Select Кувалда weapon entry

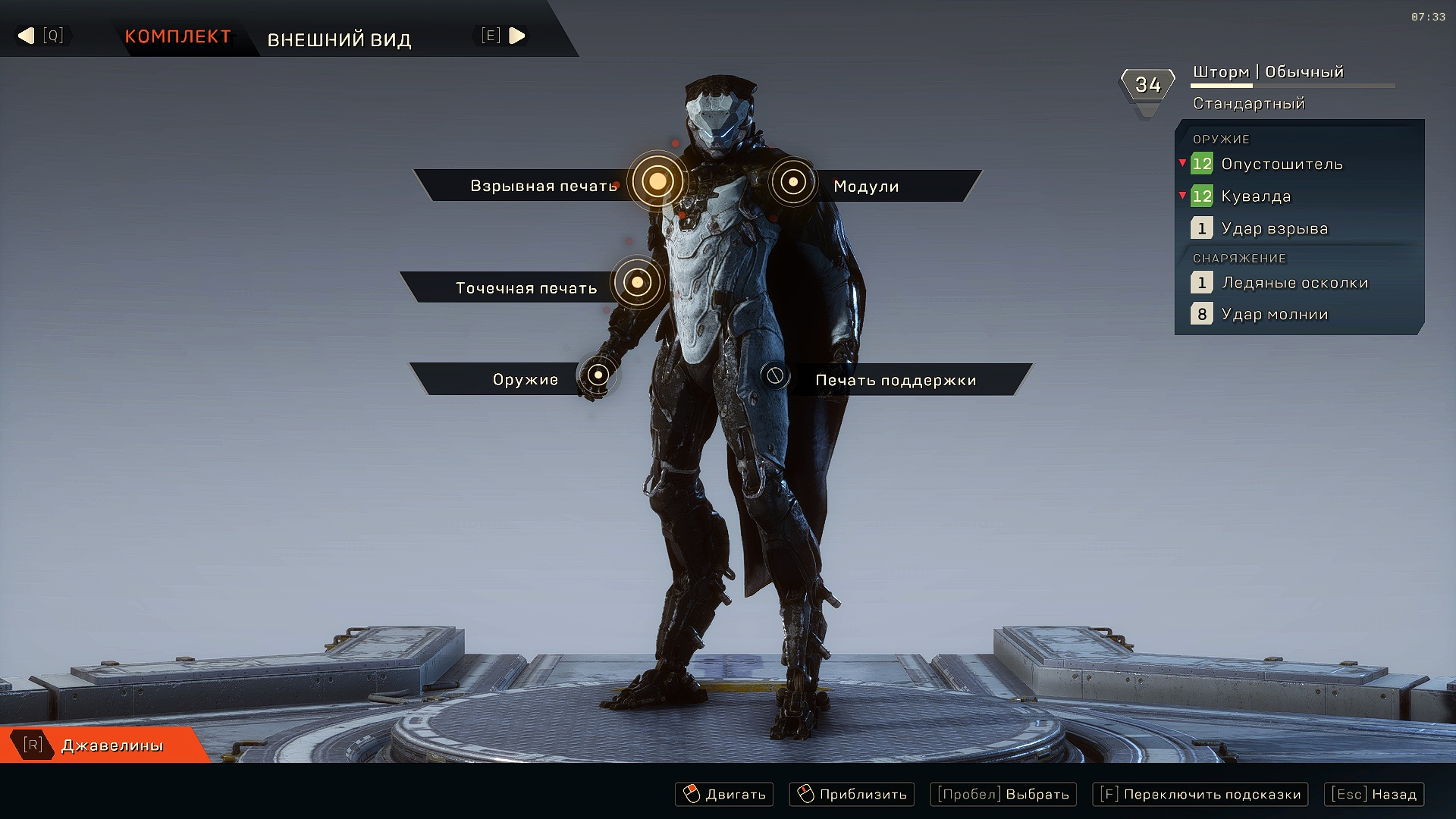pyautogui.click(x=1255, y=196)
